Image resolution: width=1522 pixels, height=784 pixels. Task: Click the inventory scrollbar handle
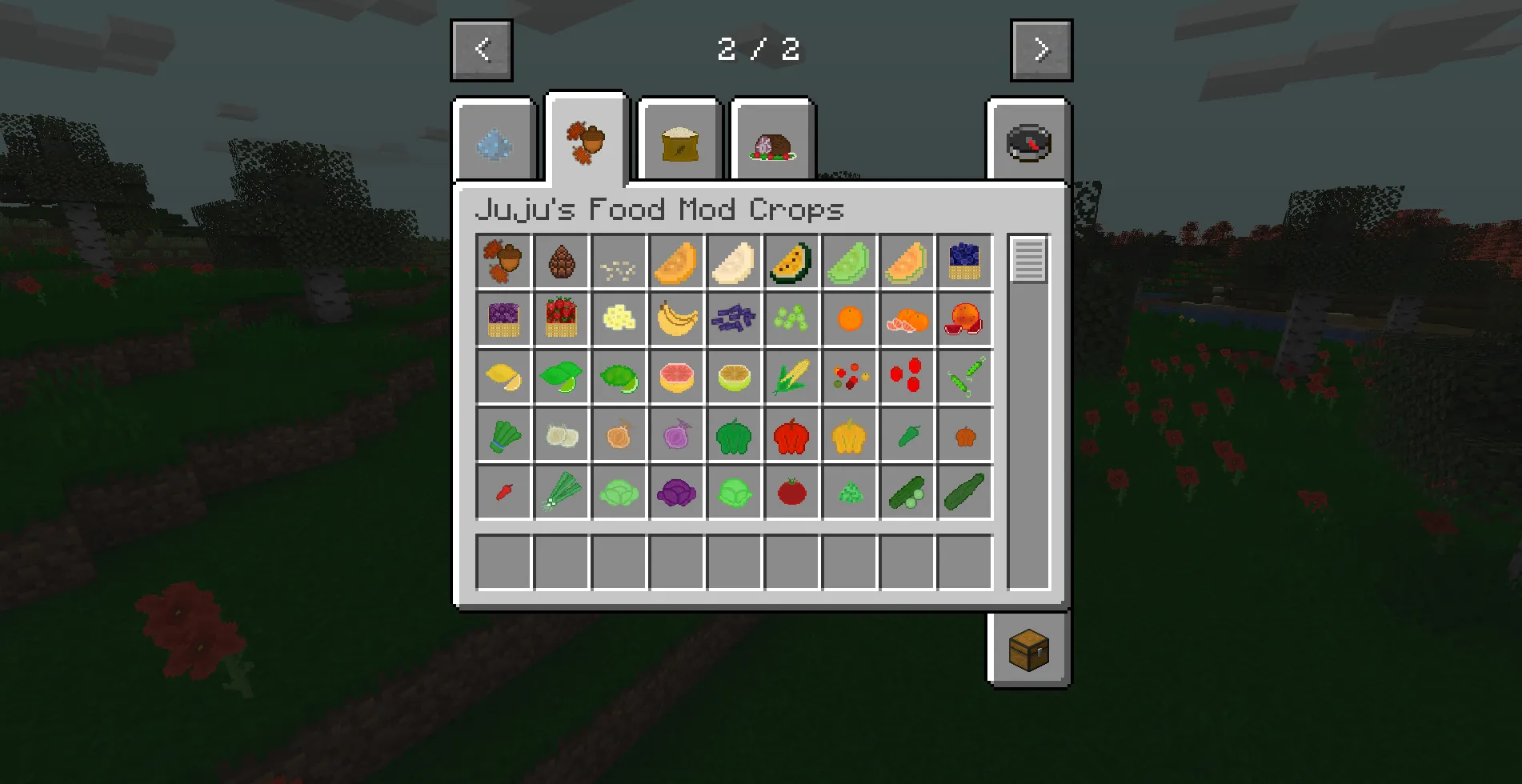[1027, 260]
